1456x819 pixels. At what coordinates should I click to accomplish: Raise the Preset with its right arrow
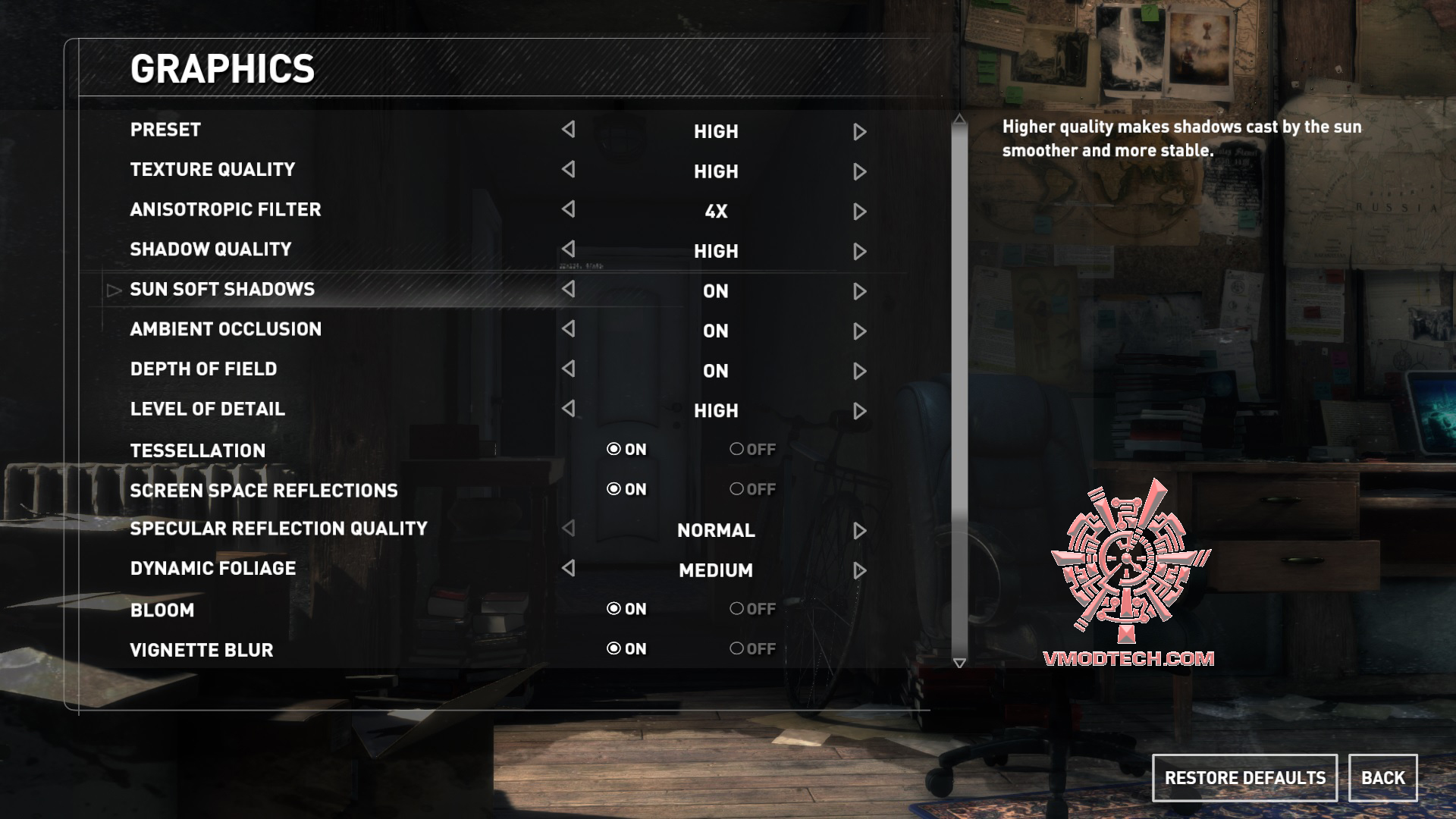[859, 132]
